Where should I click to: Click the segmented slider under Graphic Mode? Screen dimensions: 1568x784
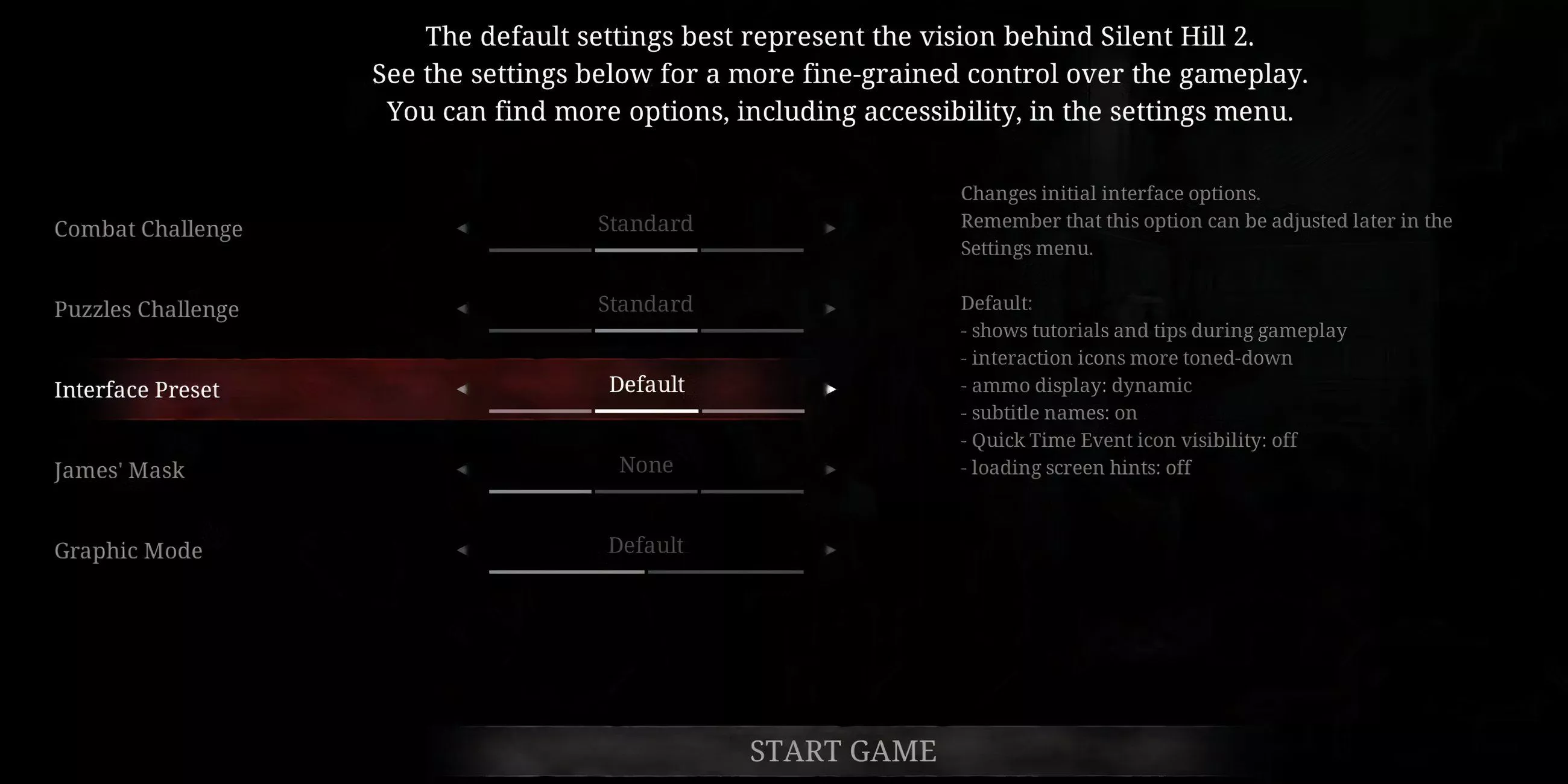646,572
